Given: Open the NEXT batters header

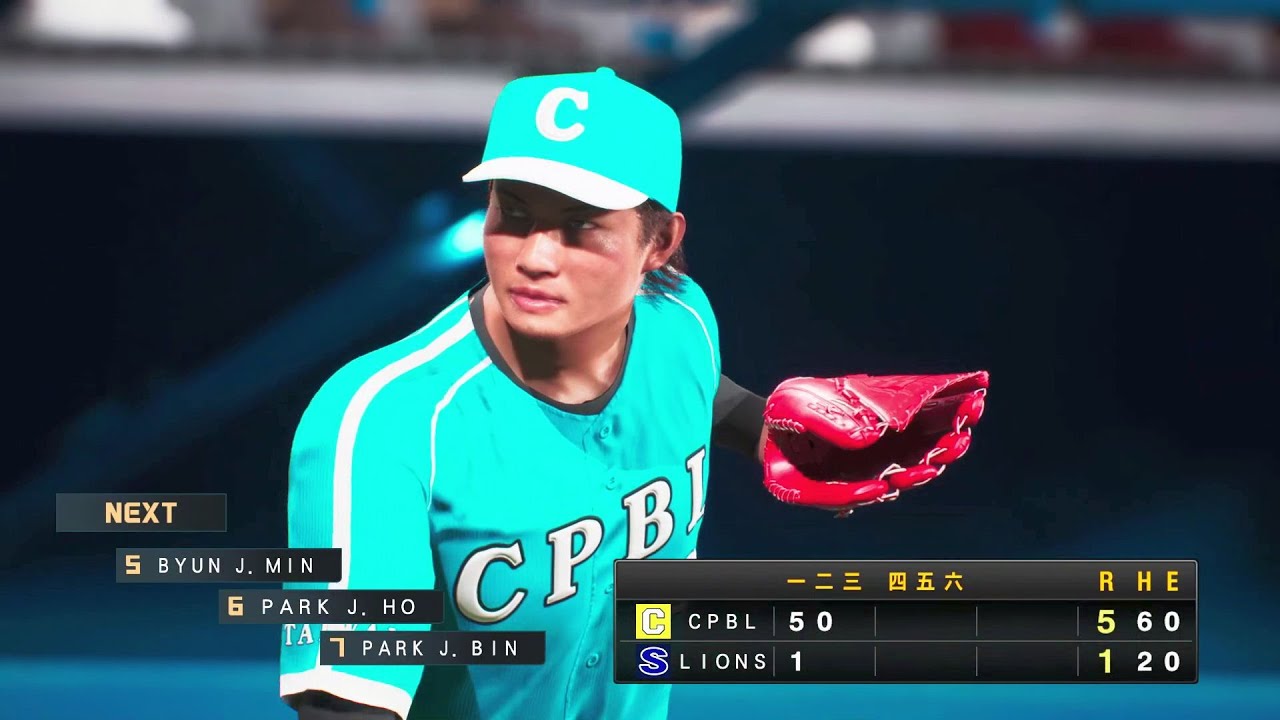Looking at the screenshot, I should (141, 513).
